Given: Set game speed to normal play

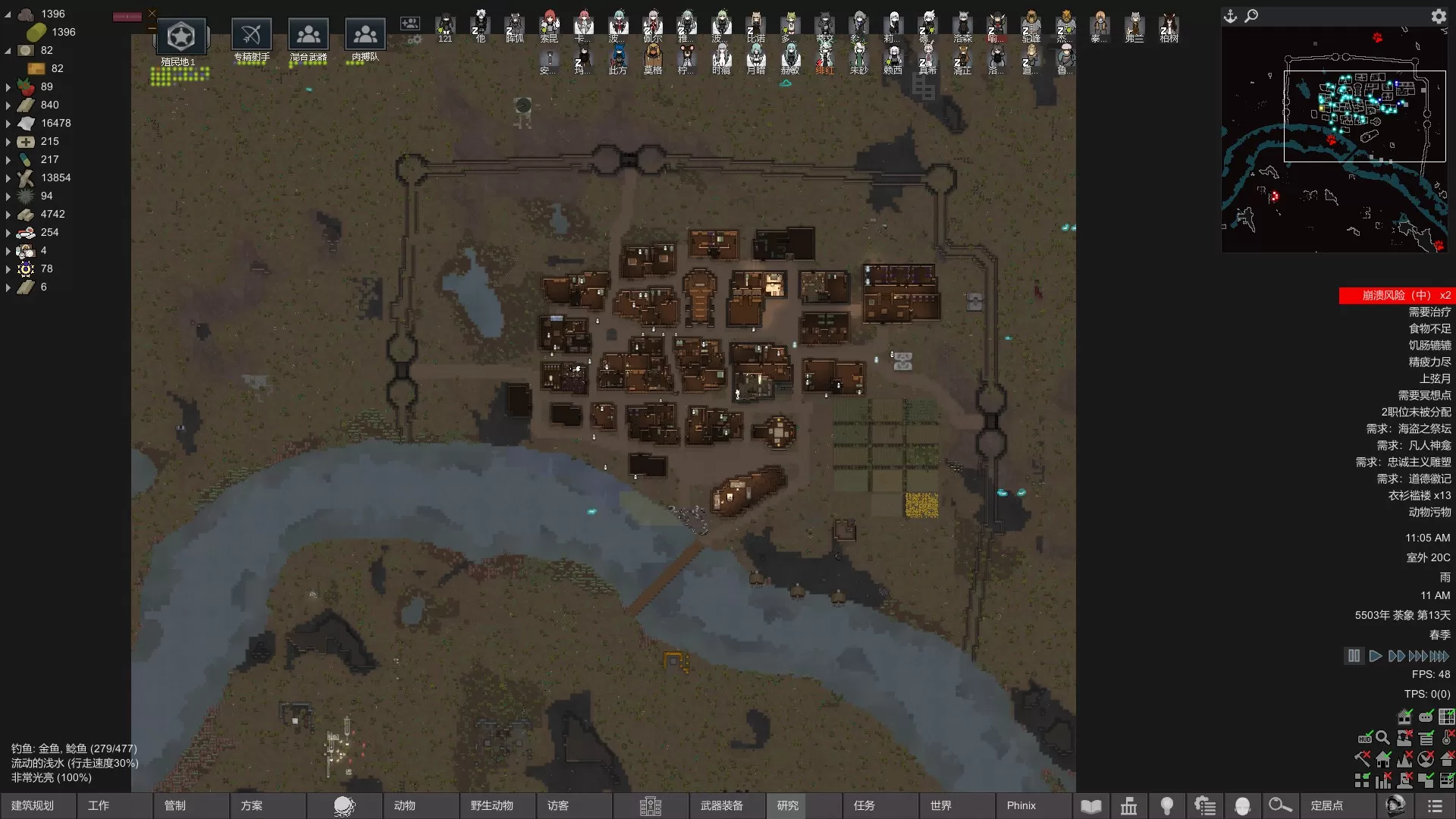Looking at the screenshot, I should pos(1375,656).
